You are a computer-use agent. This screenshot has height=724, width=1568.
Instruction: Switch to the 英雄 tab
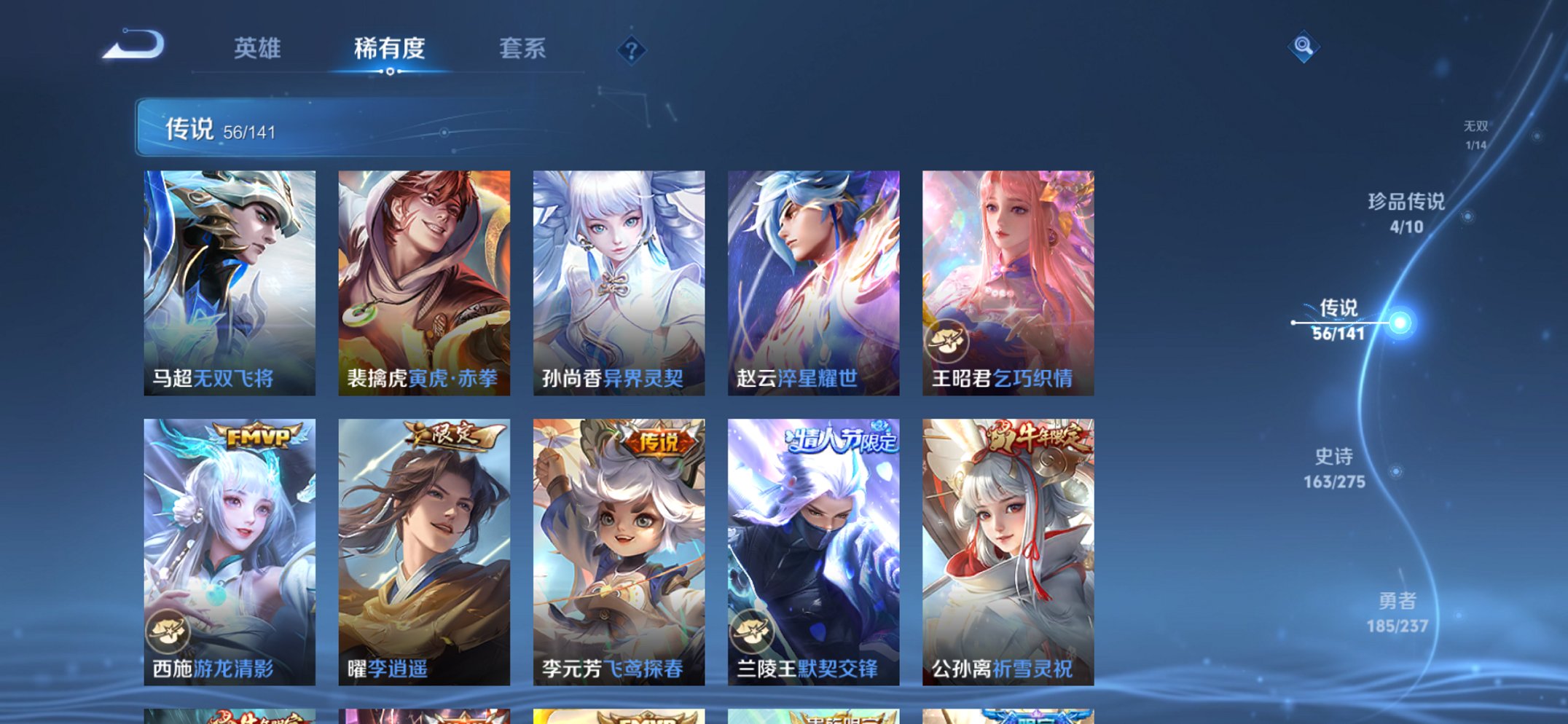pos(257,49)
